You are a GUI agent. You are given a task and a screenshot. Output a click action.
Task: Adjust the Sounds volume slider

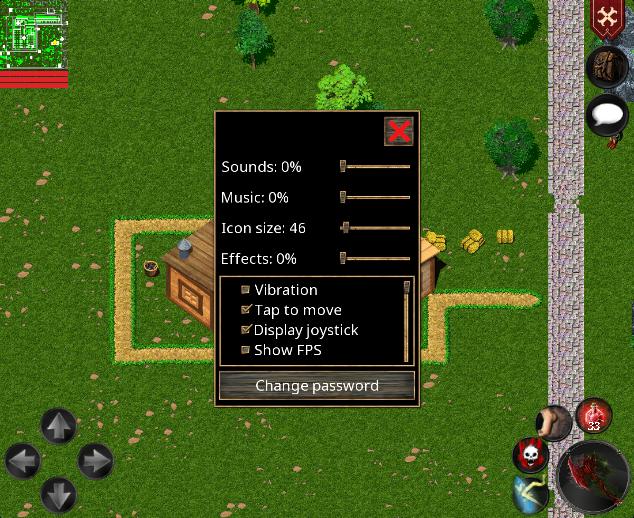[343, 166]
